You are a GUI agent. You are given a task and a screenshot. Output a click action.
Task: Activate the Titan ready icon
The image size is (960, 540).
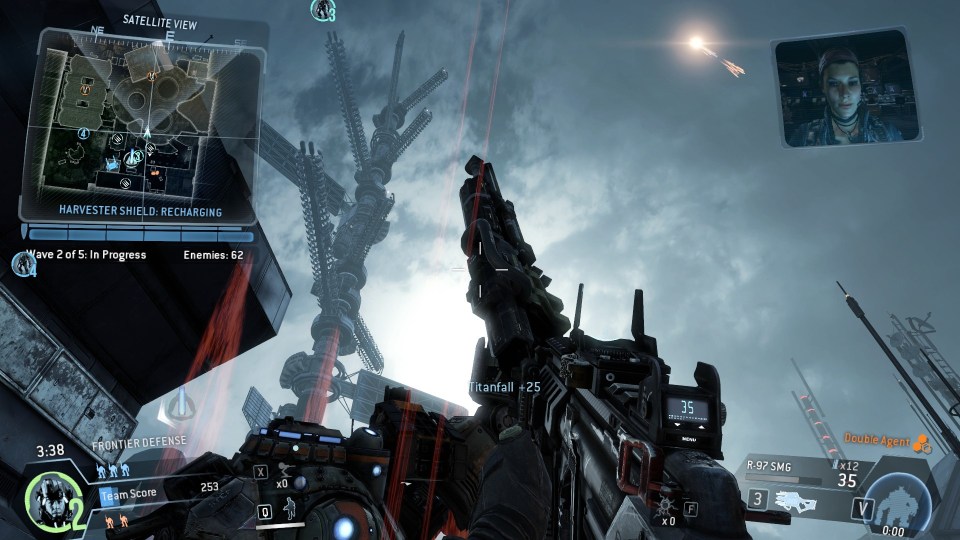tap(897, 500)
